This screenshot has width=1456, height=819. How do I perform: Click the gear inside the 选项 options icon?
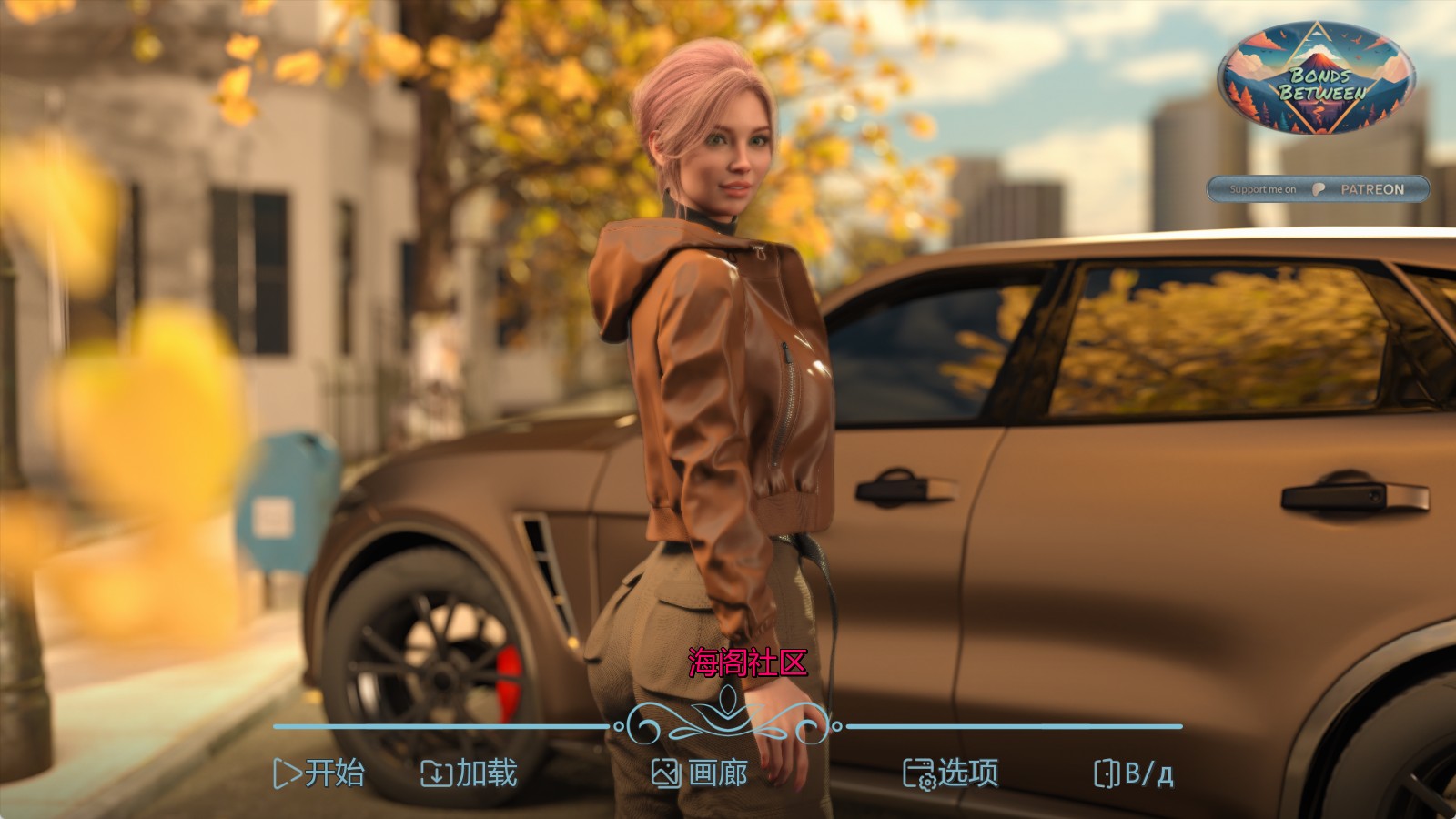tap(927, 781)
